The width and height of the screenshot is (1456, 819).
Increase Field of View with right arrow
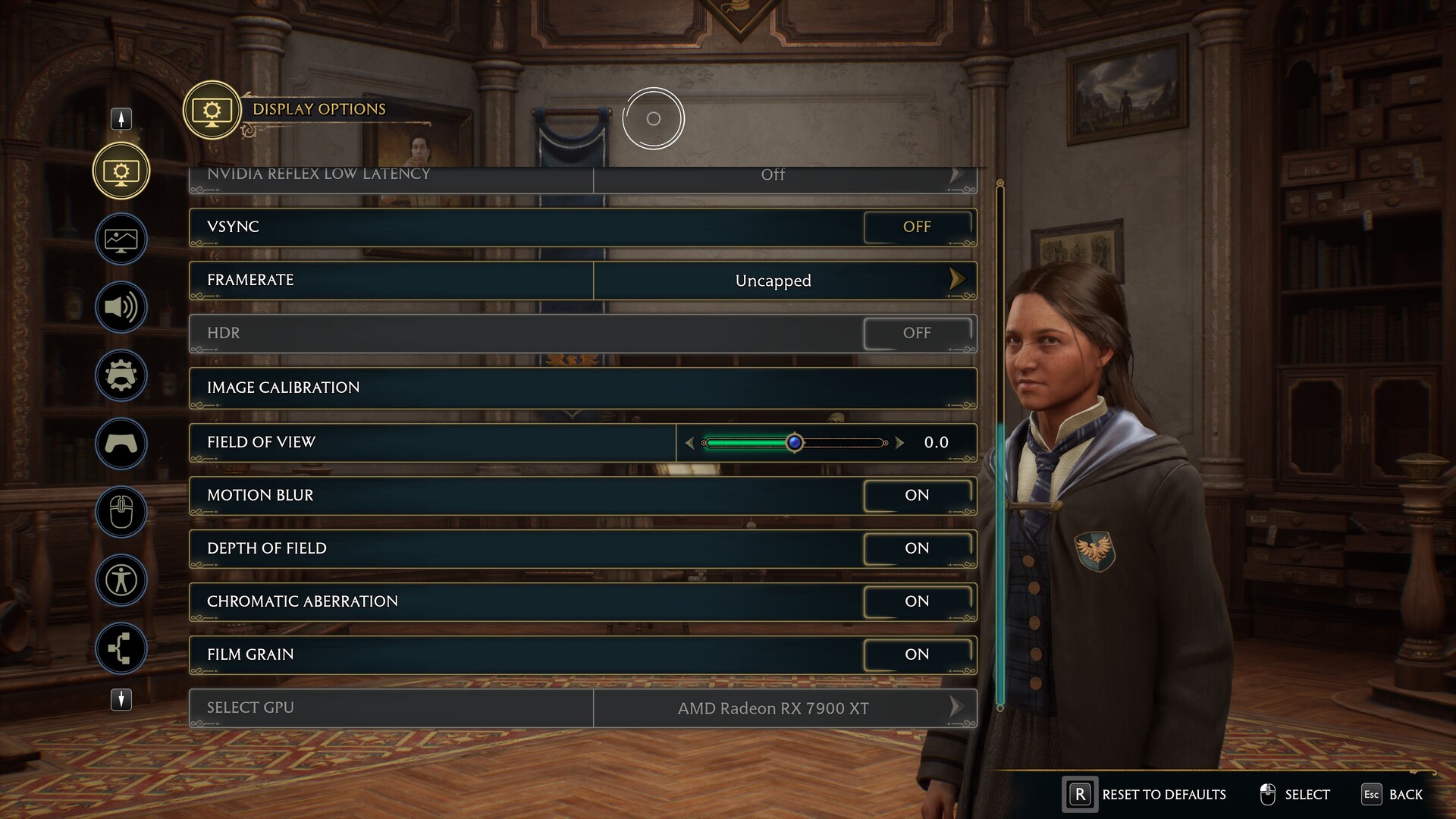[x=899, y=443]
